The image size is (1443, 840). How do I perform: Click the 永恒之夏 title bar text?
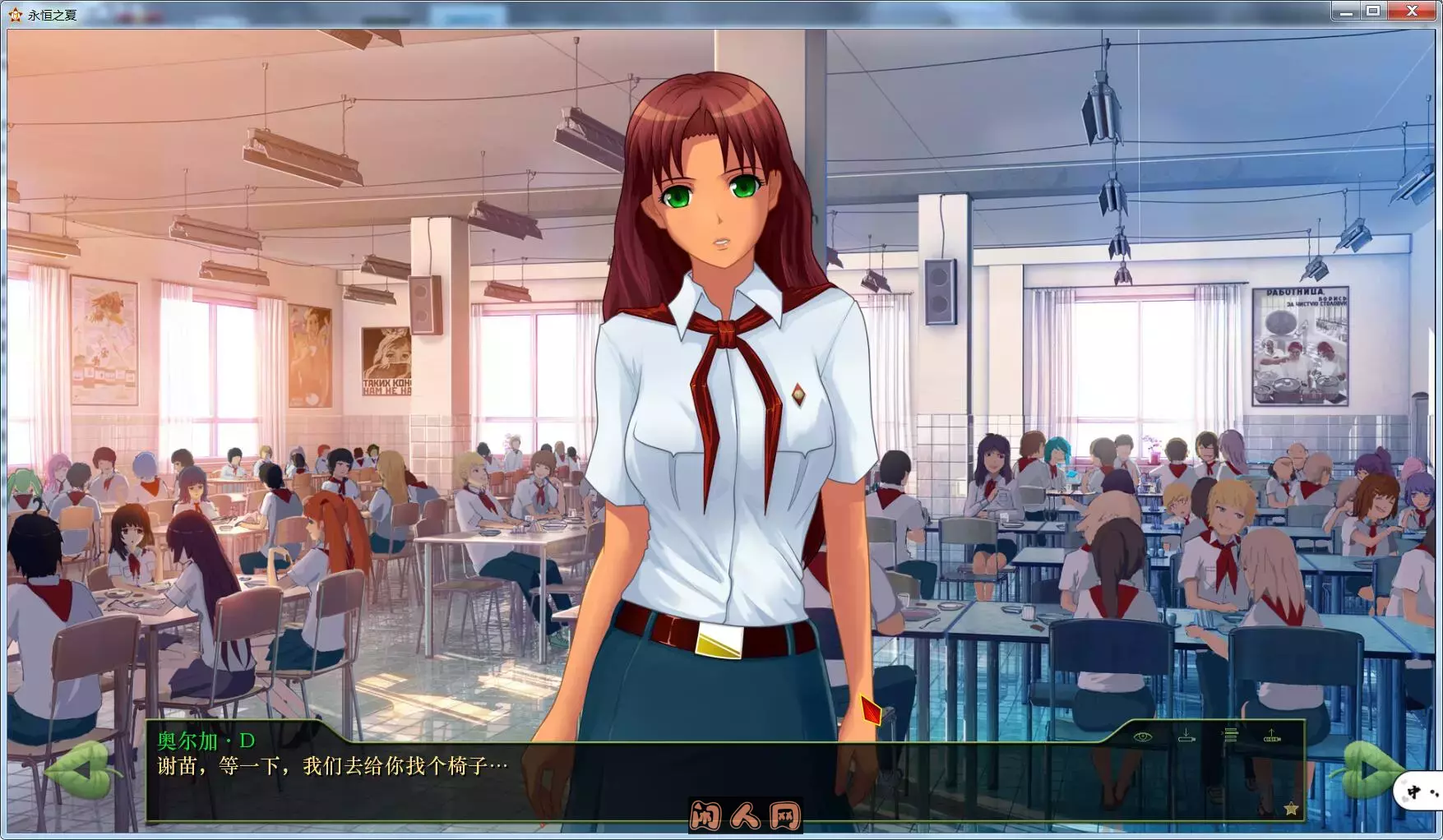pos(51,14)
